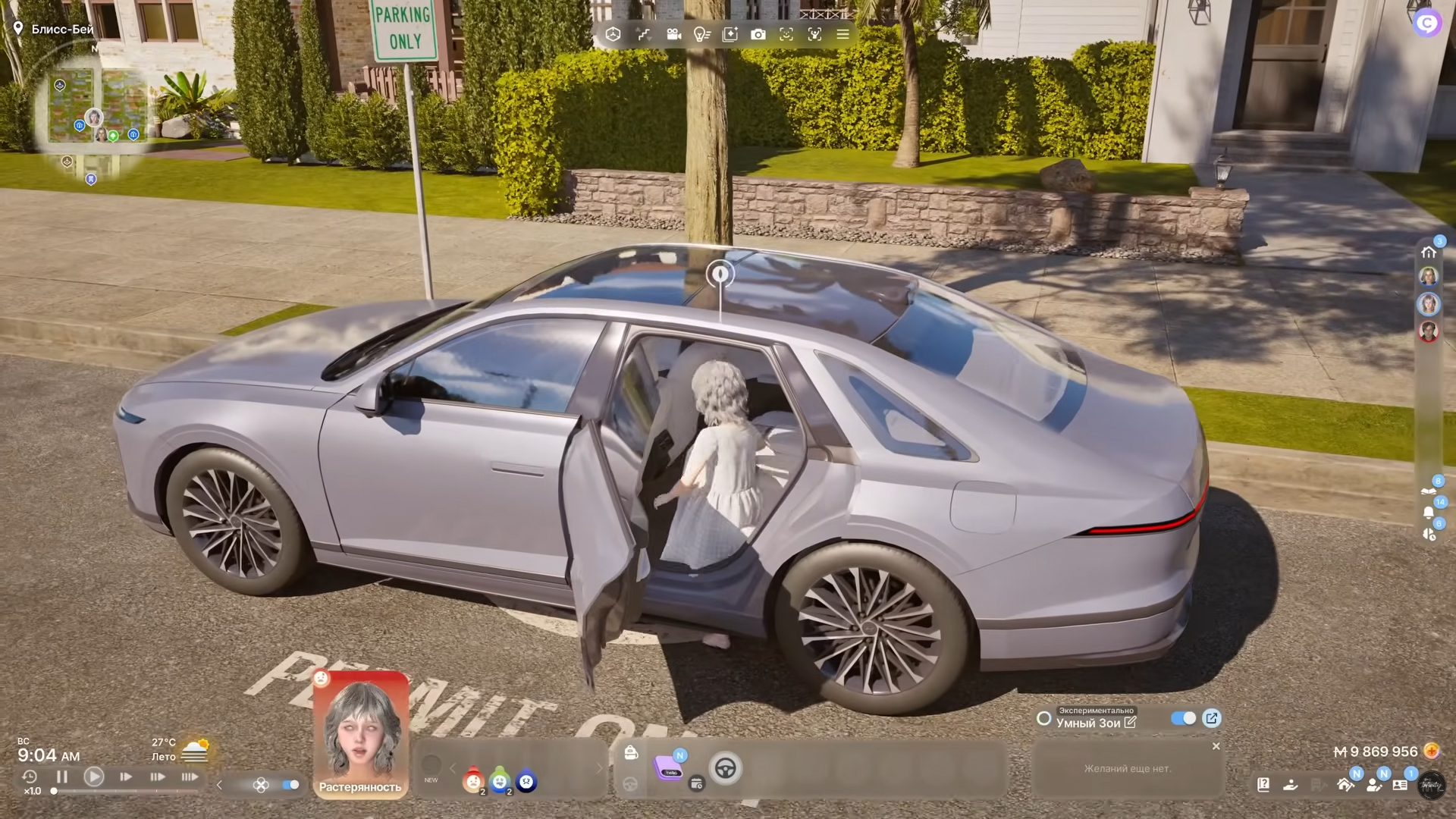Open the lightbulb tips icon
This screenshot has height=819, width=1456.
coord(701,34)
